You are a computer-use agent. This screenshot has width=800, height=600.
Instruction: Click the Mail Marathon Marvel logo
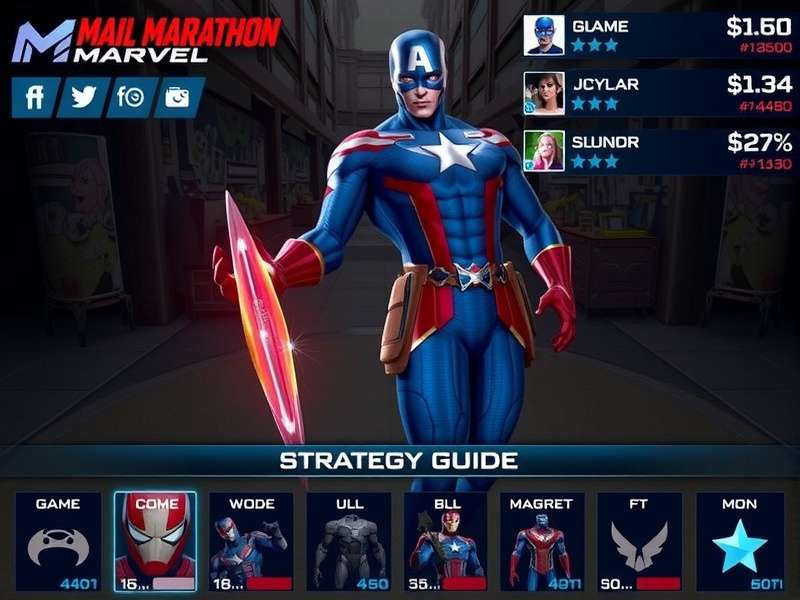[145, 40]
